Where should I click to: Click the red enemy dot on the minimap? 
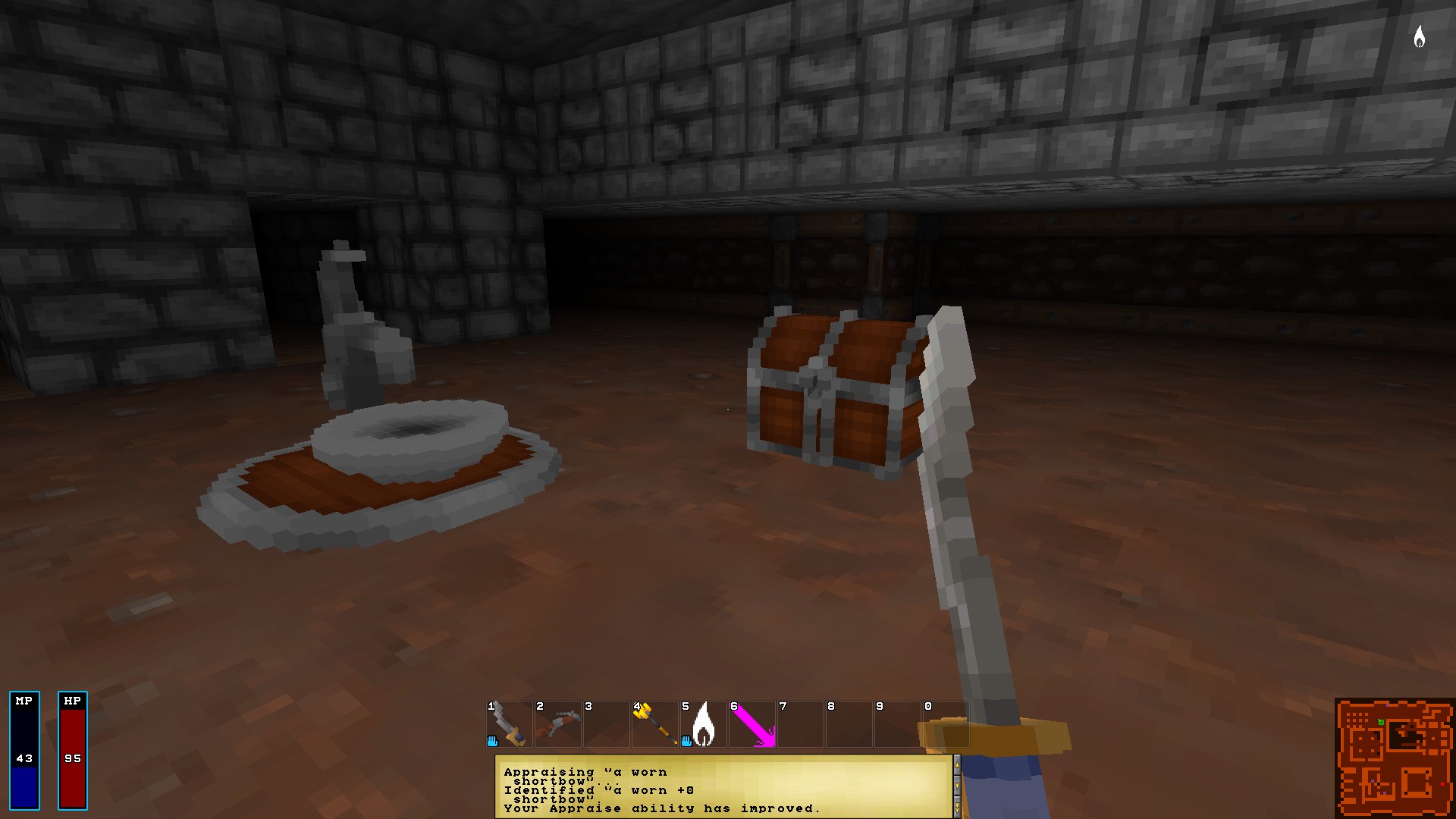[1442, 784]
